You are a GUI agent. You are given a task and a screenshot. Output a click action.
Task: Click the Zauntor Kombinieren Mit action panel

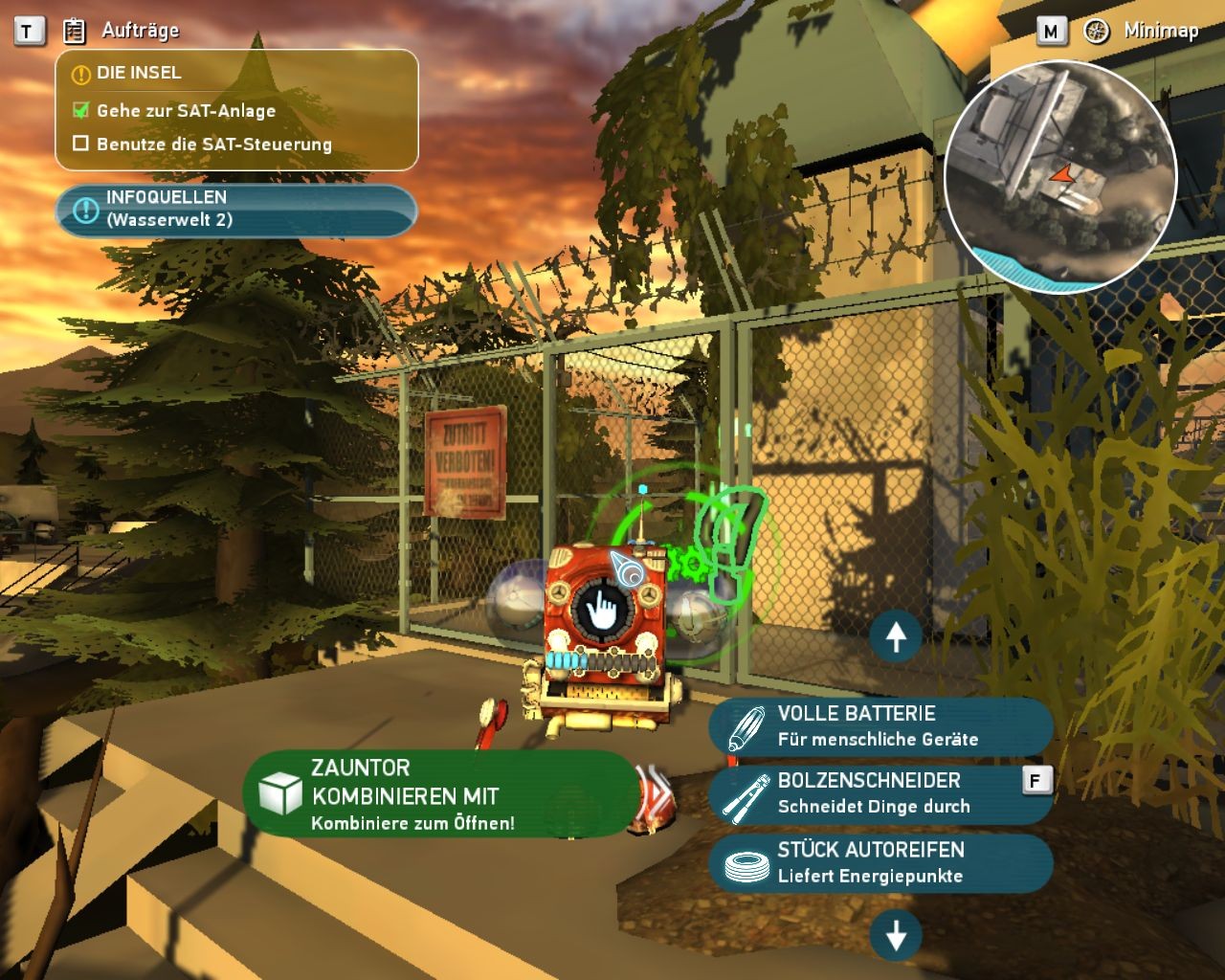point(439,794)
